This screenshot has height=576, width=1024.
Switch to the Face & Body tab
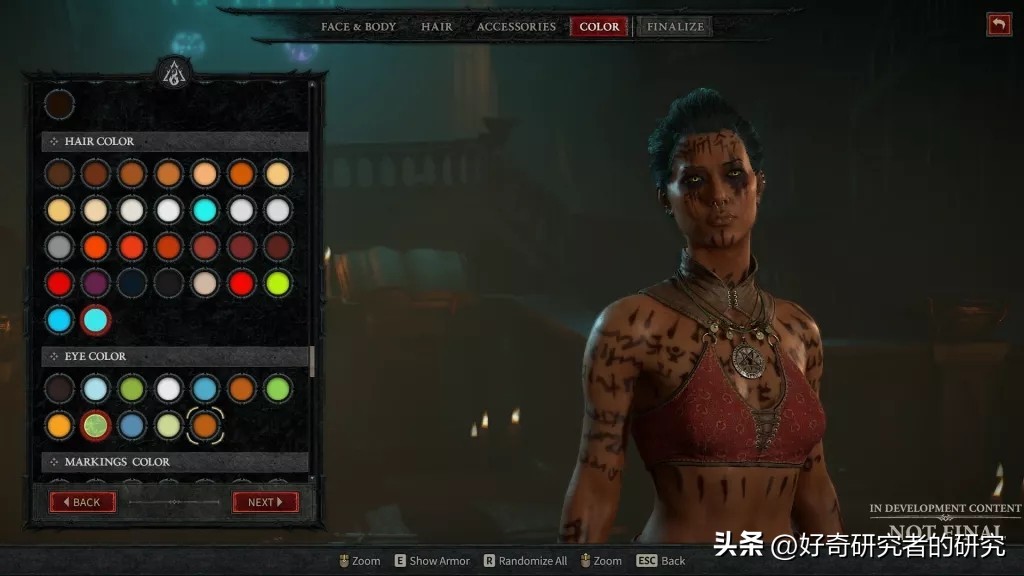pyautogui.click(x=358, y=27)
